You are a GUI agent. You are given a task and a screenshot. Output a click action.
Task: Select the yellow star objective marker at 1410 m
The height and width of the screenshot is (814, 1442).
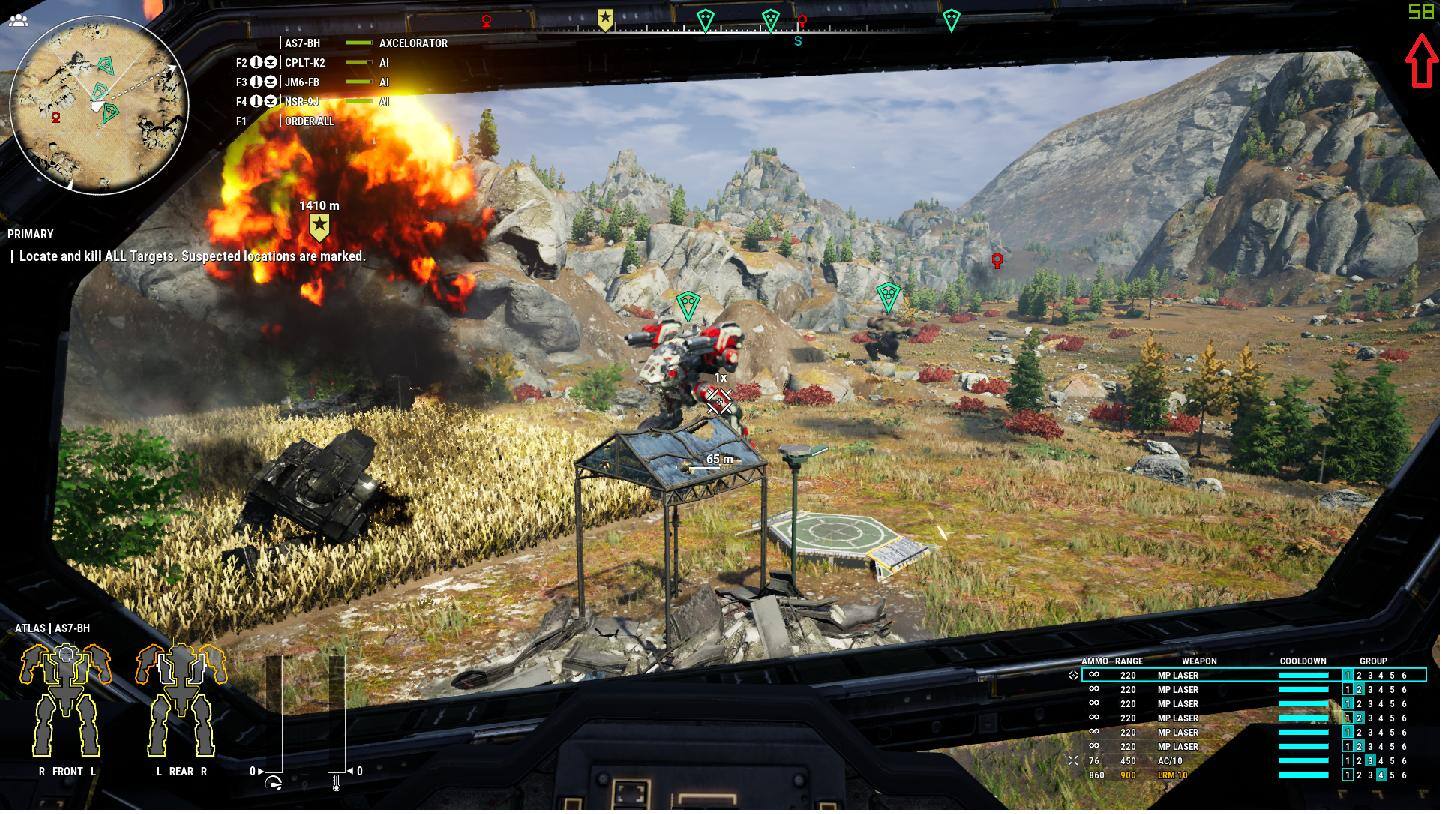point(320,226)
